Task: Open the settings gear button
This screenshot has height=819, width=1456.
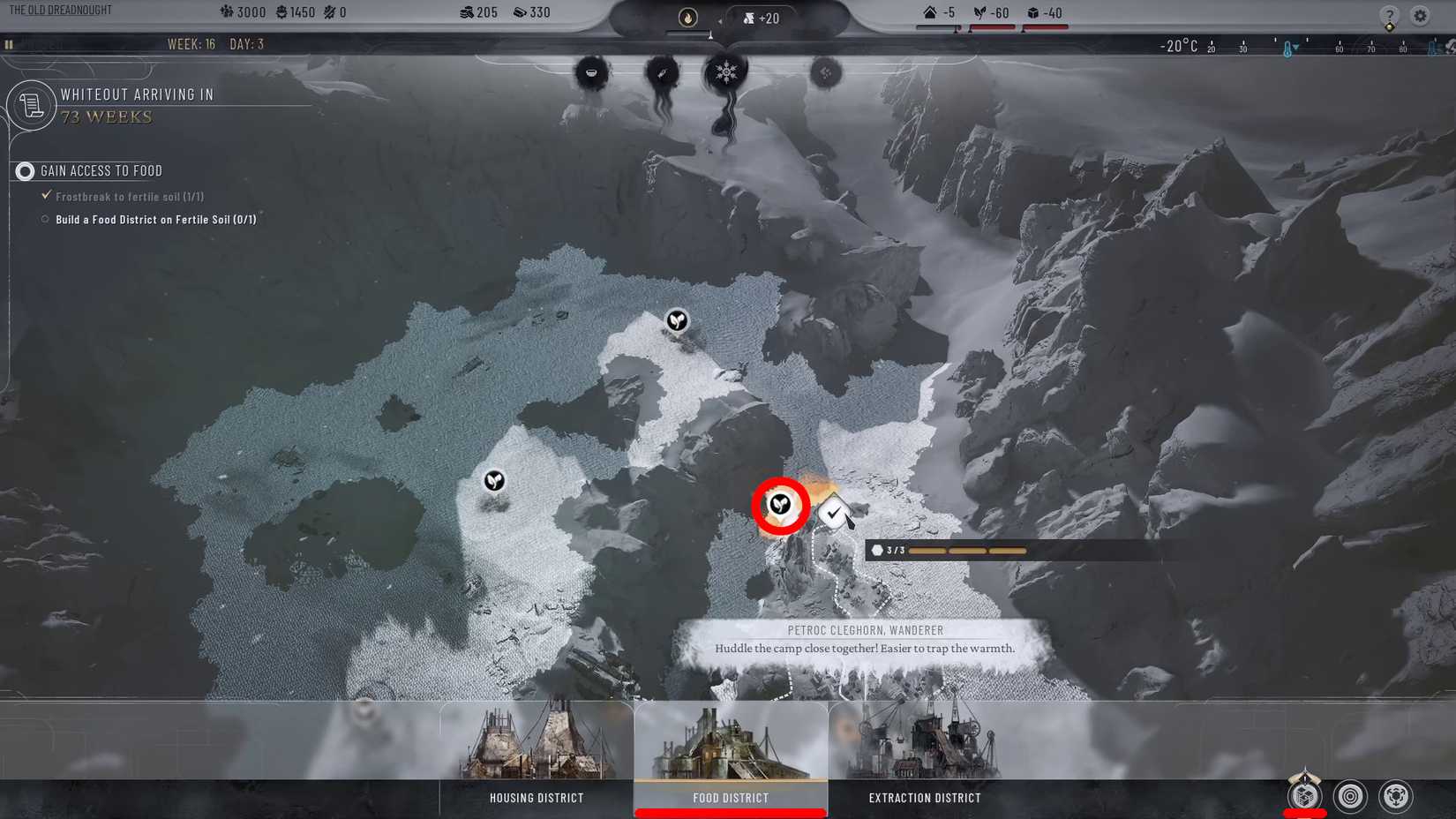Action: 1420,15
